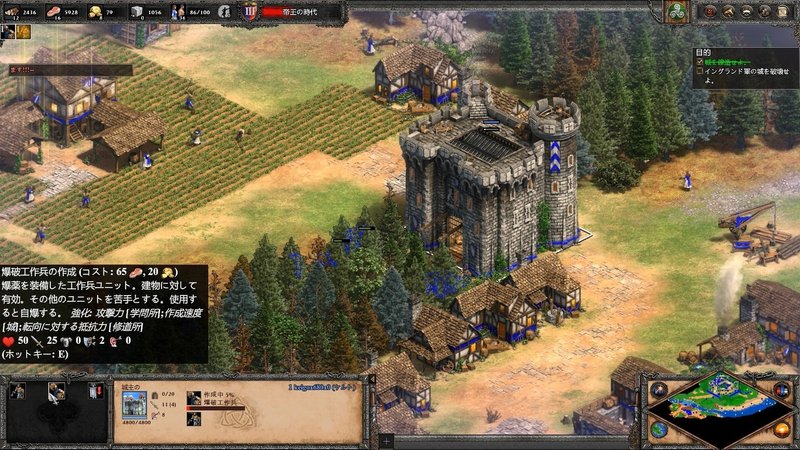Click the plus button beside the info panel

[x=387, y=440]
